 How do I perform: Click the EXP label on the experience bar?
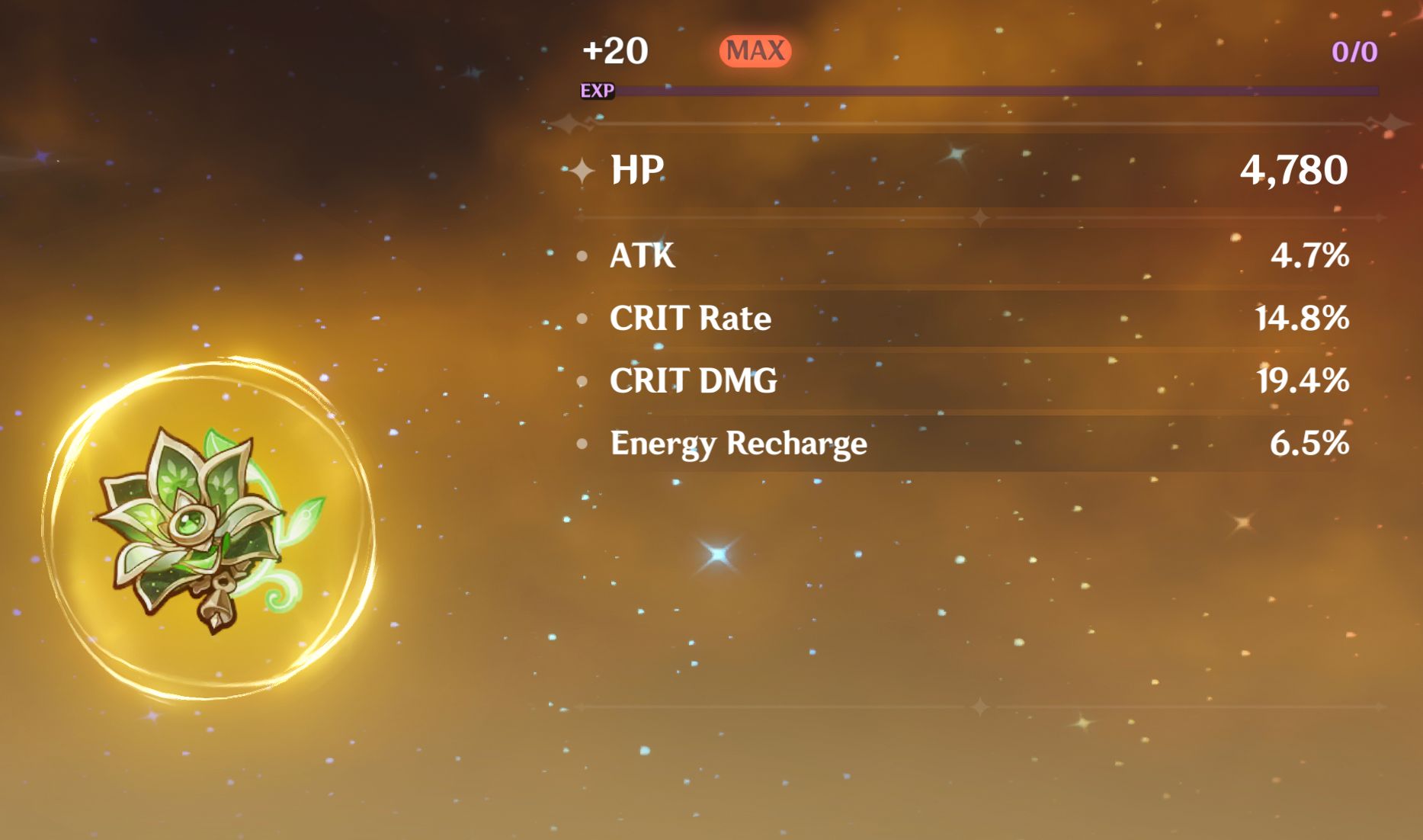598,93
